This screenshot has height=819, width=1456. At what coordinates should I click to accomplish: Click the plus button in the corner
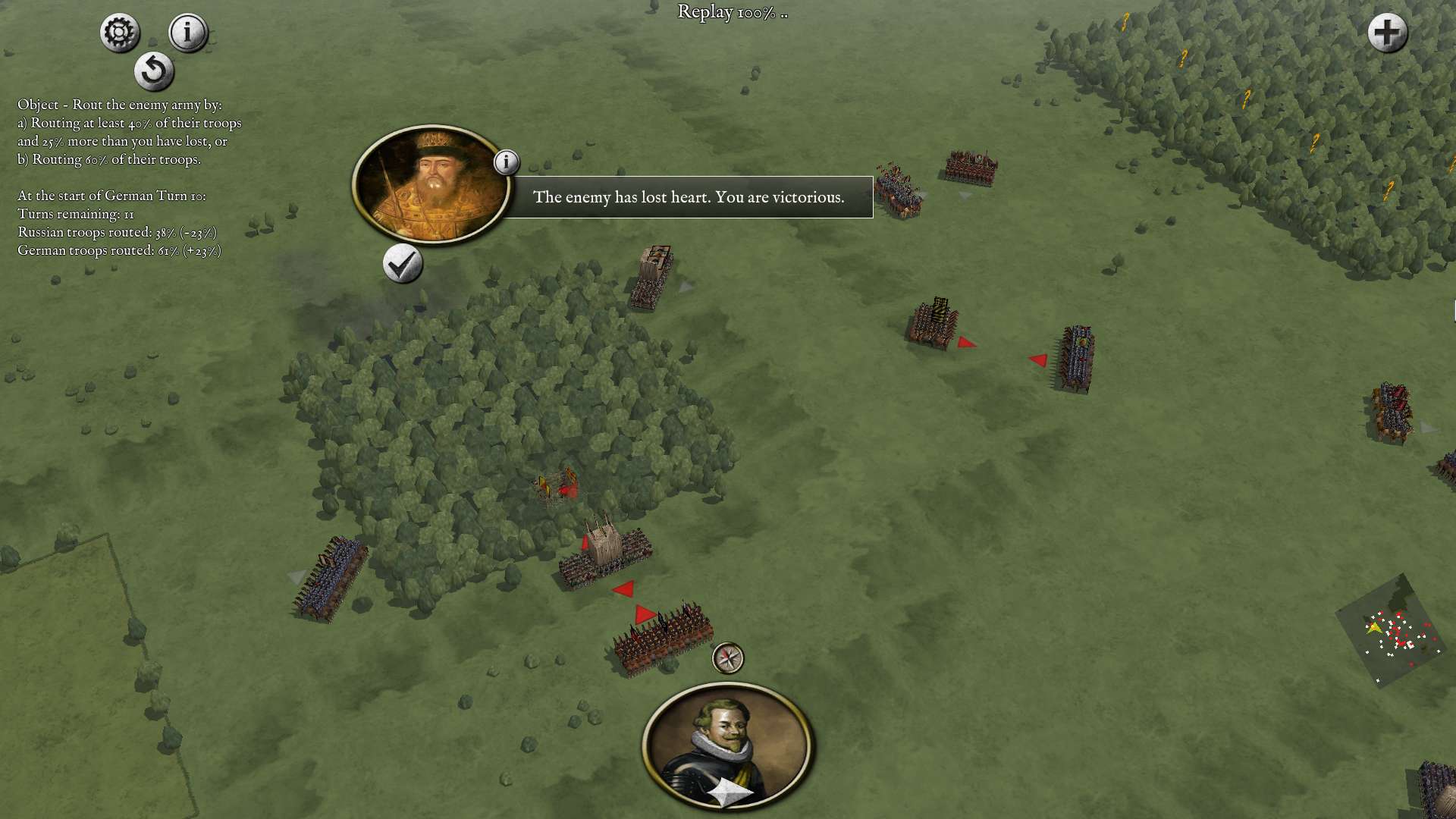pyautogui.click(x=1387, y=33)
